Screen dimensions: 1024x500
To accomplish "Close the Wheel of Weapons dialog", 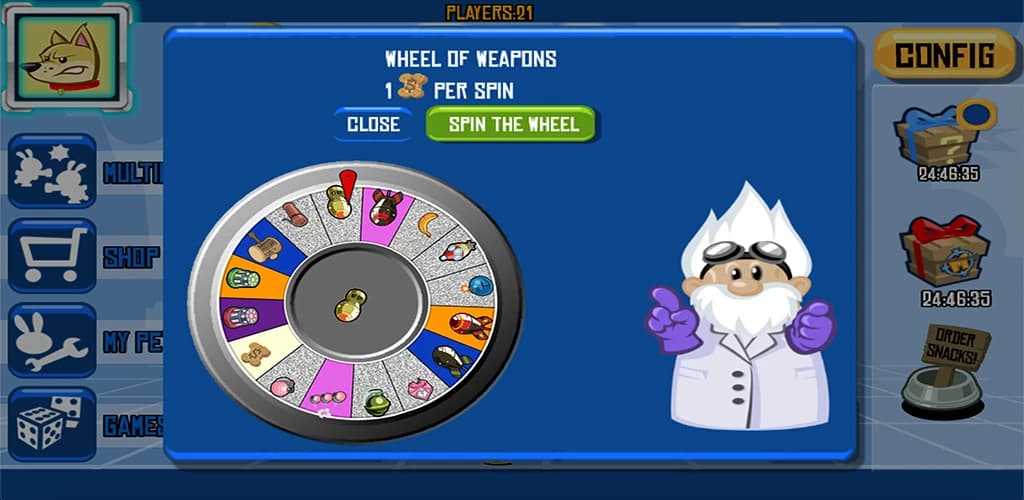I will click(373, 125).
